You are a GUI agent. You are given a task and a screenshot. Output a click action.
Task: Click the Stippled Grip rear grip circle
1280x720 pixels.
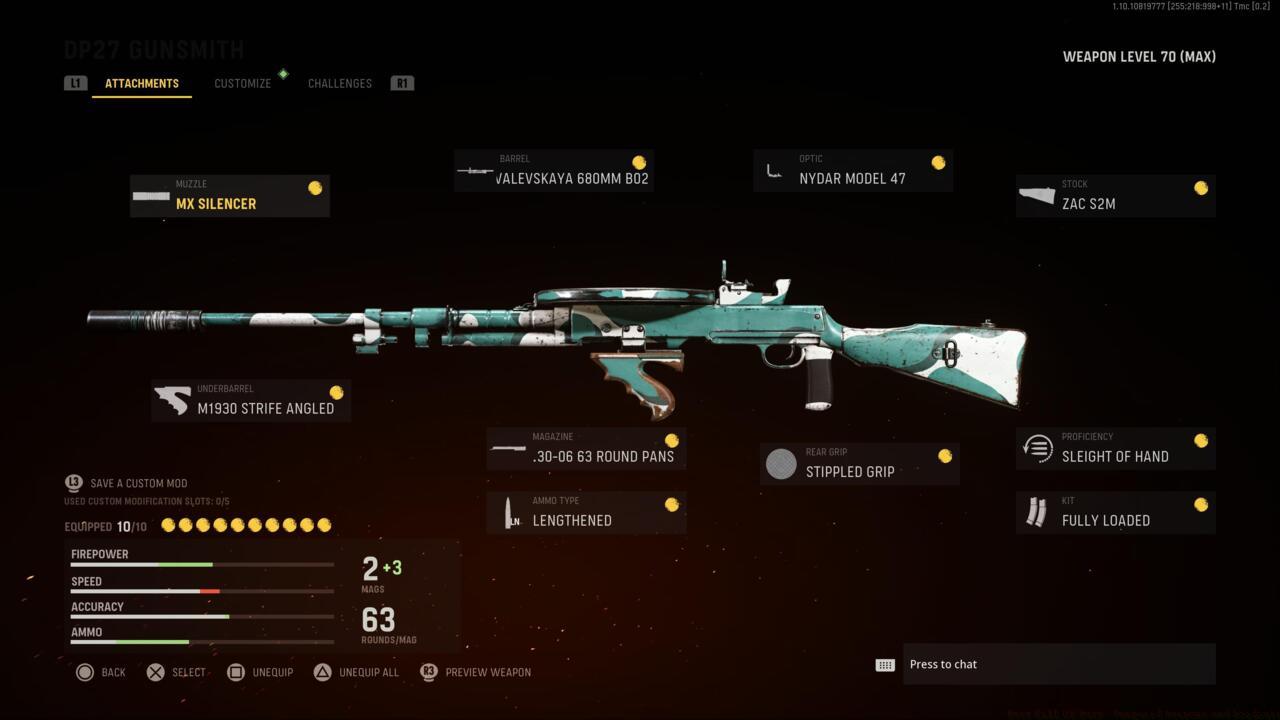[x=781, y=463]
